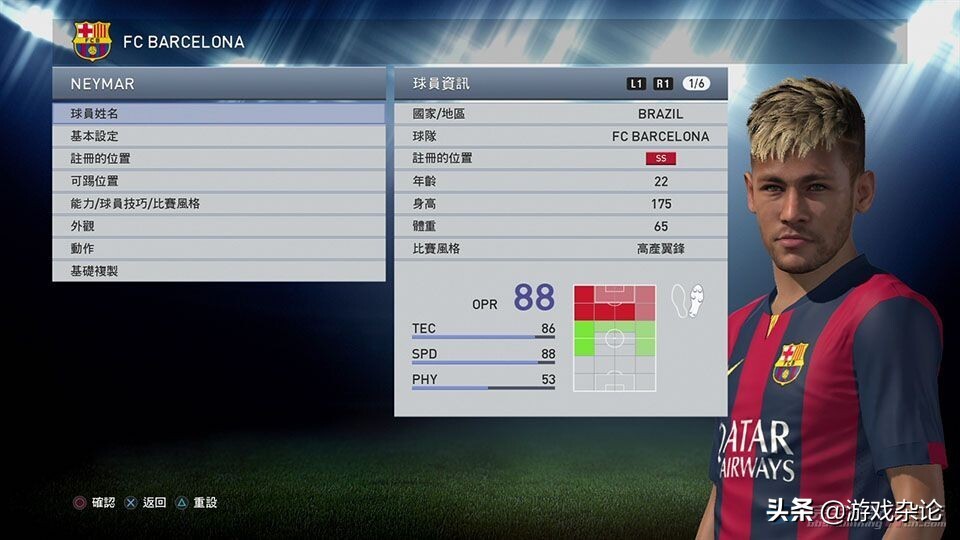Viewport: 960px width, 540px height.
Task: Click the 1/6 page indicator
Action: 696,84
